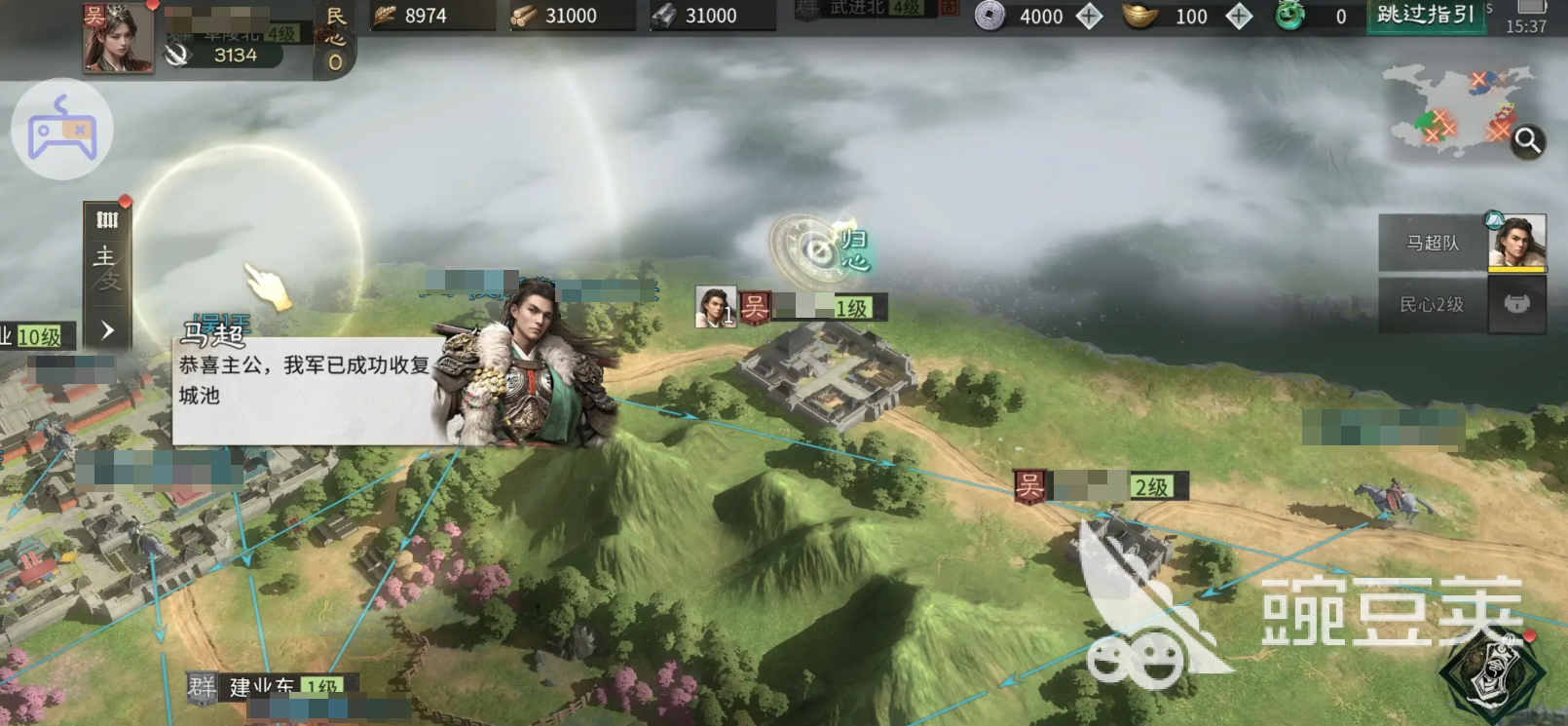Open the minimap search magnifier
Screen dimensions: 1568x726
click(x=1527, y=141)
